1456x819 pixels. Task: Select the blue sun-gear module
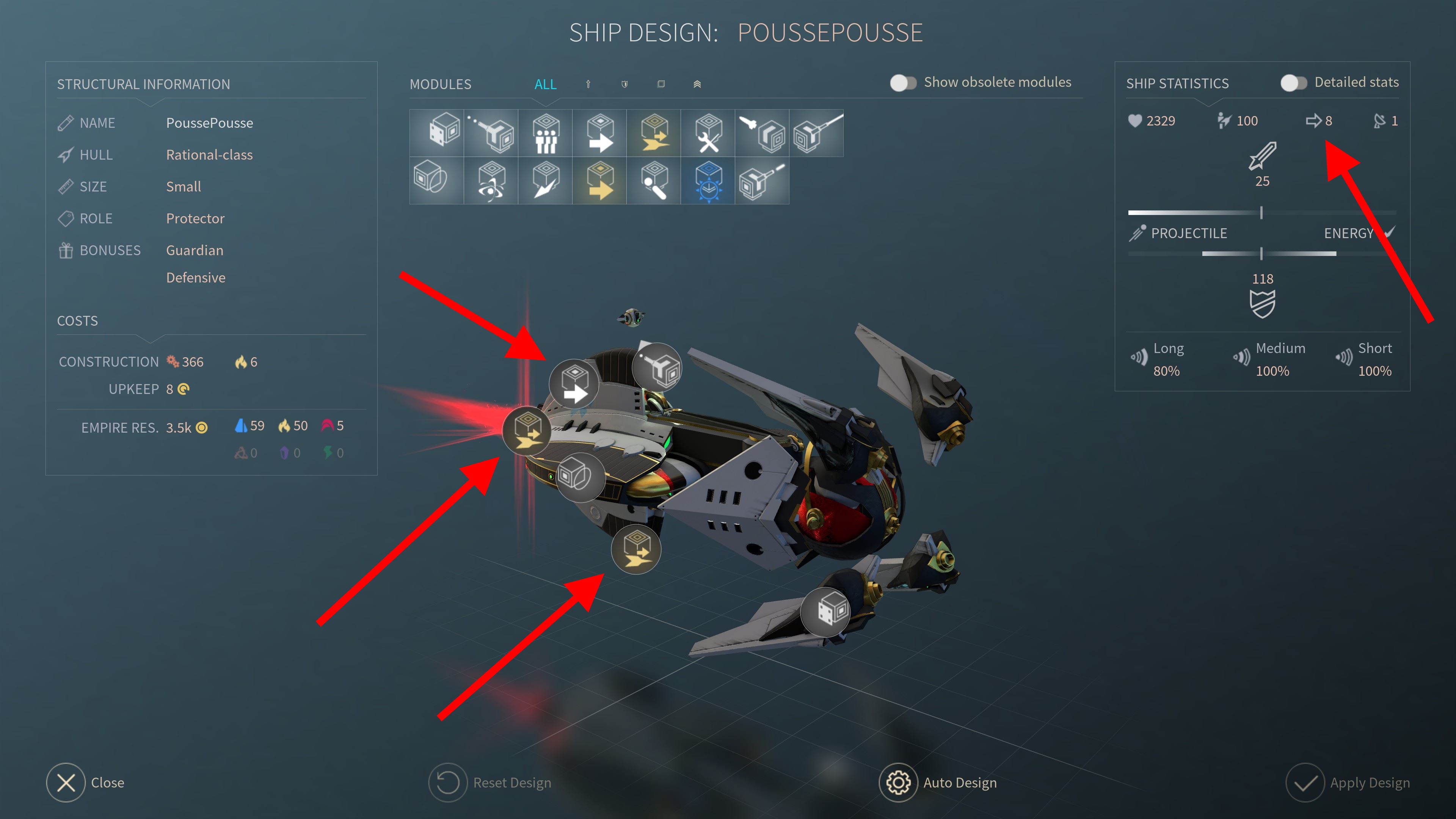coord(708,181)
